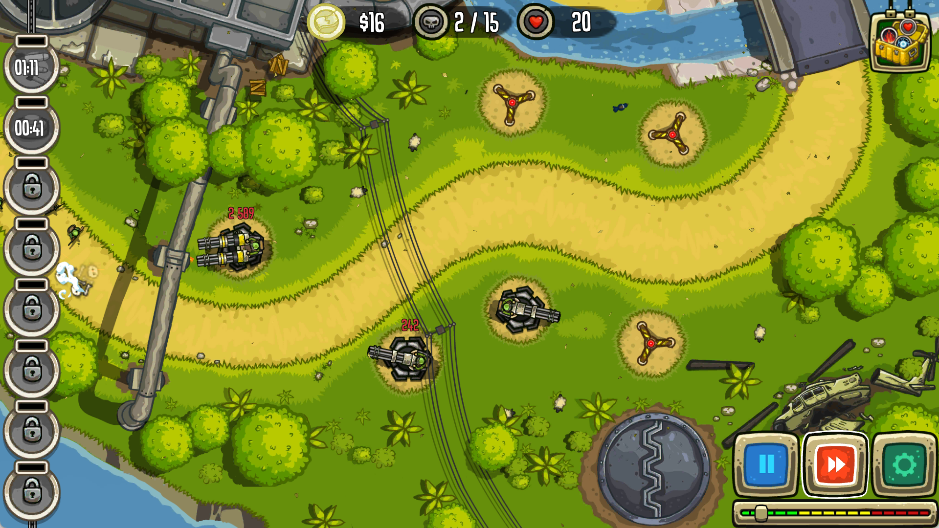
Task: Pause the game with the blue button
Action: (766, 464)
